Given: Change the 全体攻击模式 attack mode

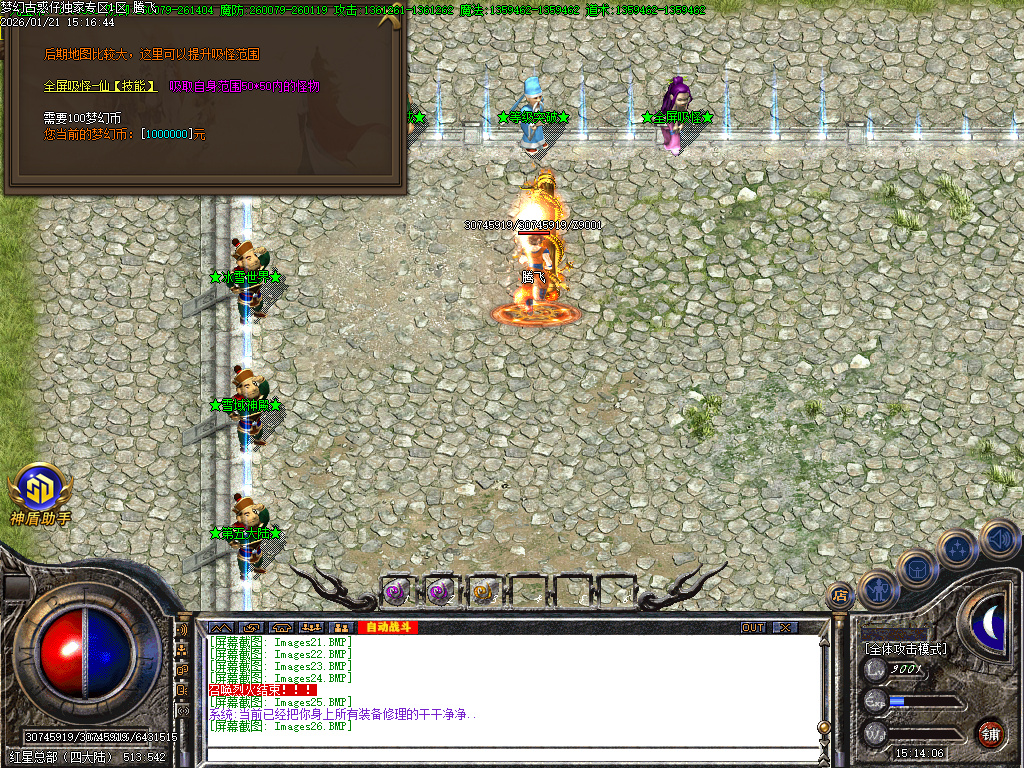Looking at the screenshot, I should [905, 649].
